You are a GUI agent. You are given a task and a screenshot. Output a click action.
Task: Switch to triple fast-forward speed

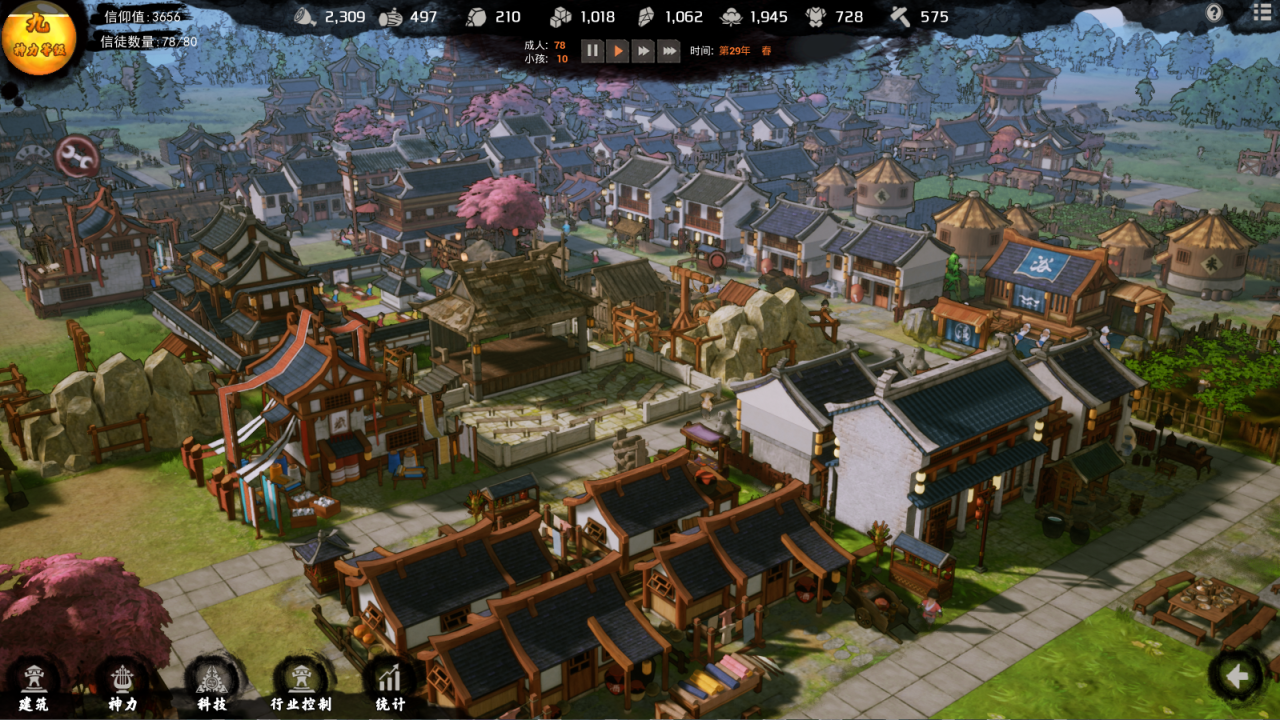pos(669,50)
